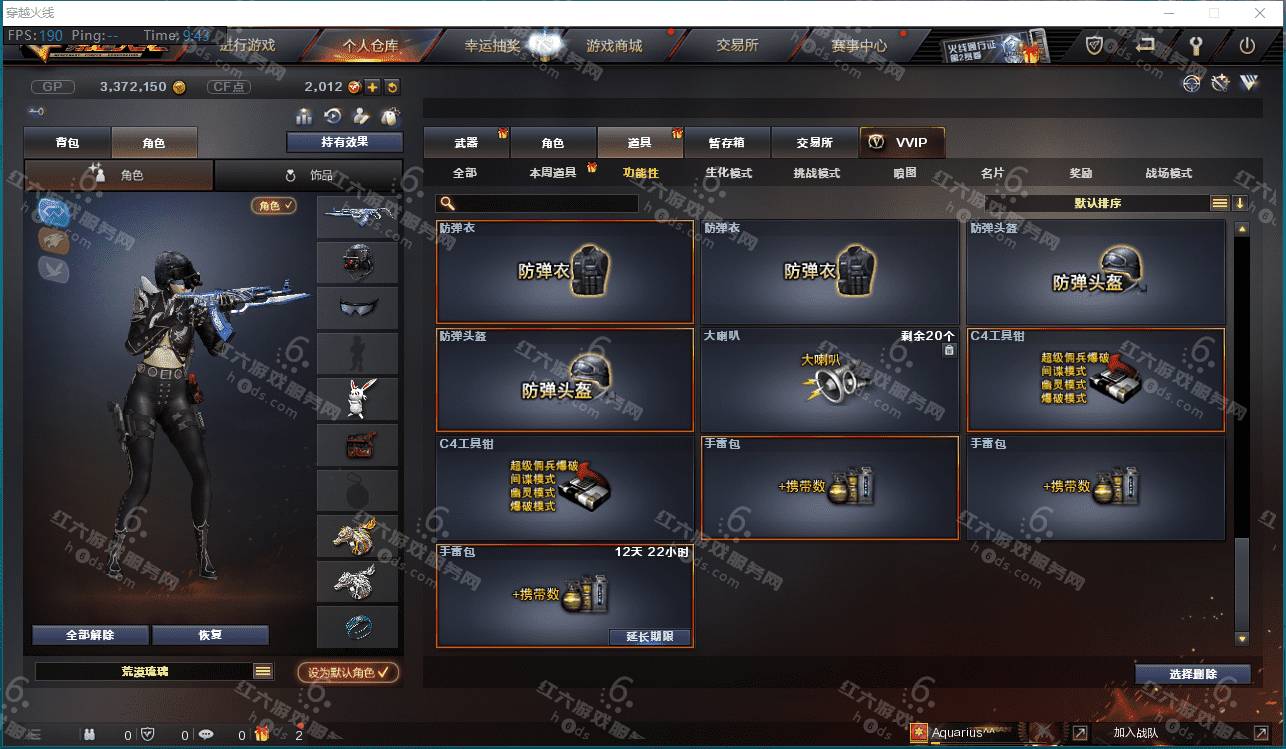Screen dimensions: 1286x749
Task: Click the 恢复 button
Action: [210, 635]
